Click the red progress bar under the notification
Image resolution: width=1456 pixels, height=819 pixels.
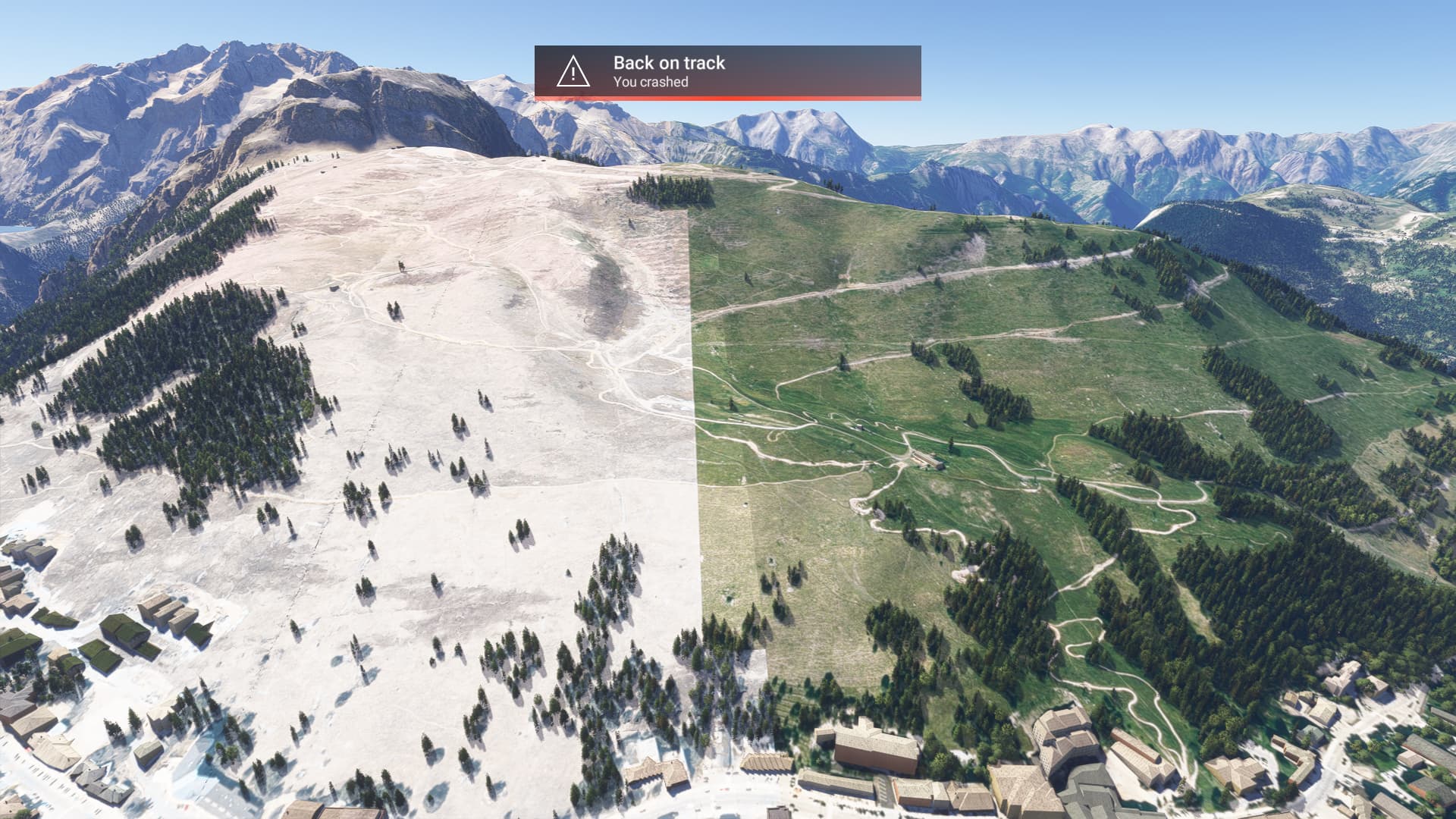tap(728, 99)
